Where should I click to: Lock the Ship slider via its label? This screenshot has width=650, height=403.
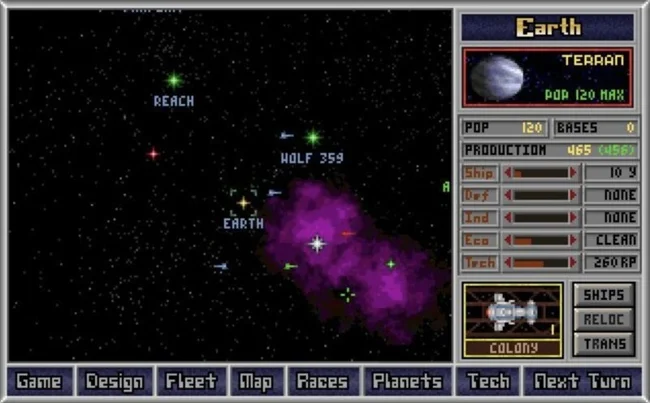[x=480, y=172]
